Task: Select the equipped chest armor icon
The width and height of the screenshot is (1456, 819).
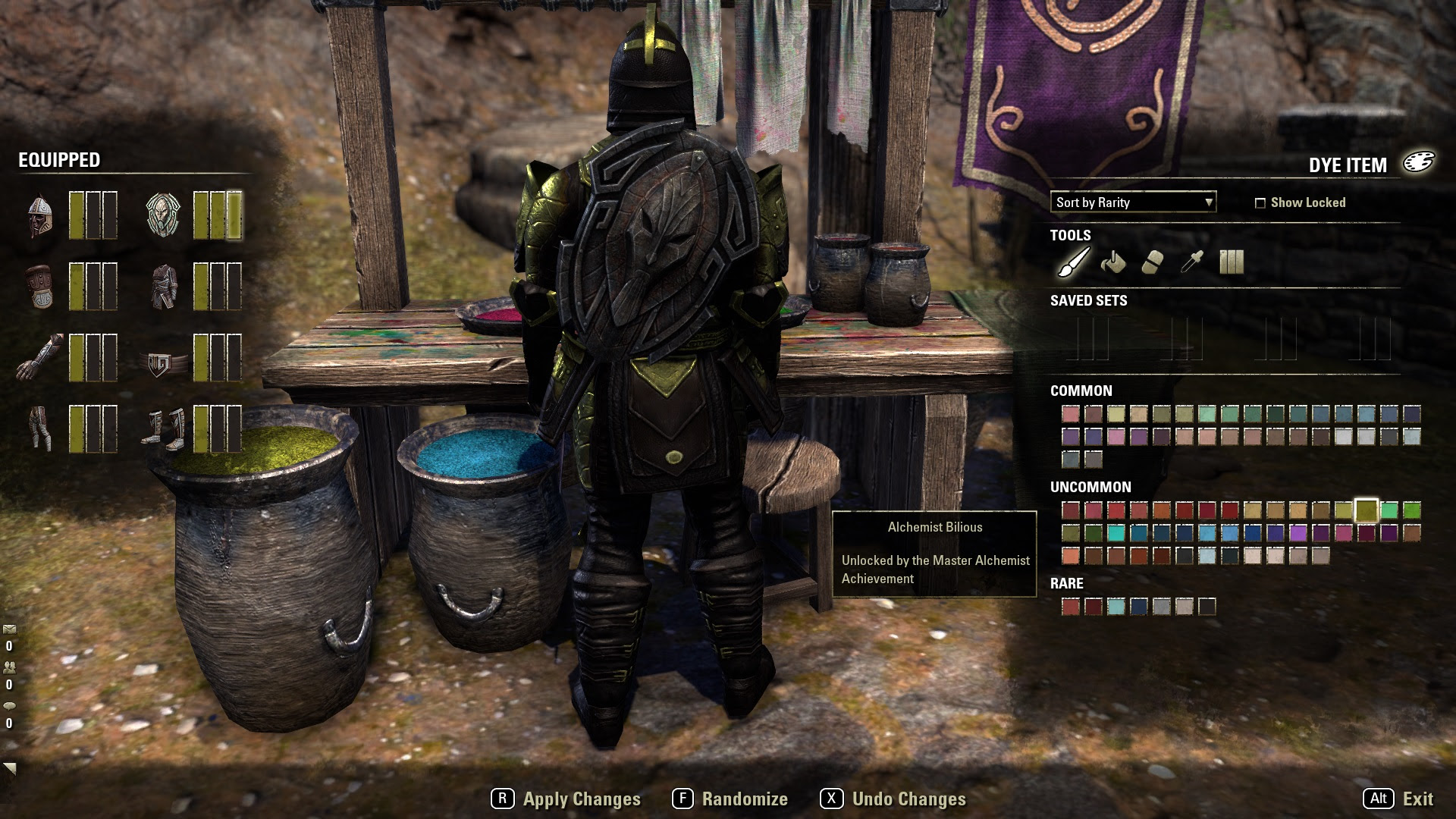Action: pos(163,287)
